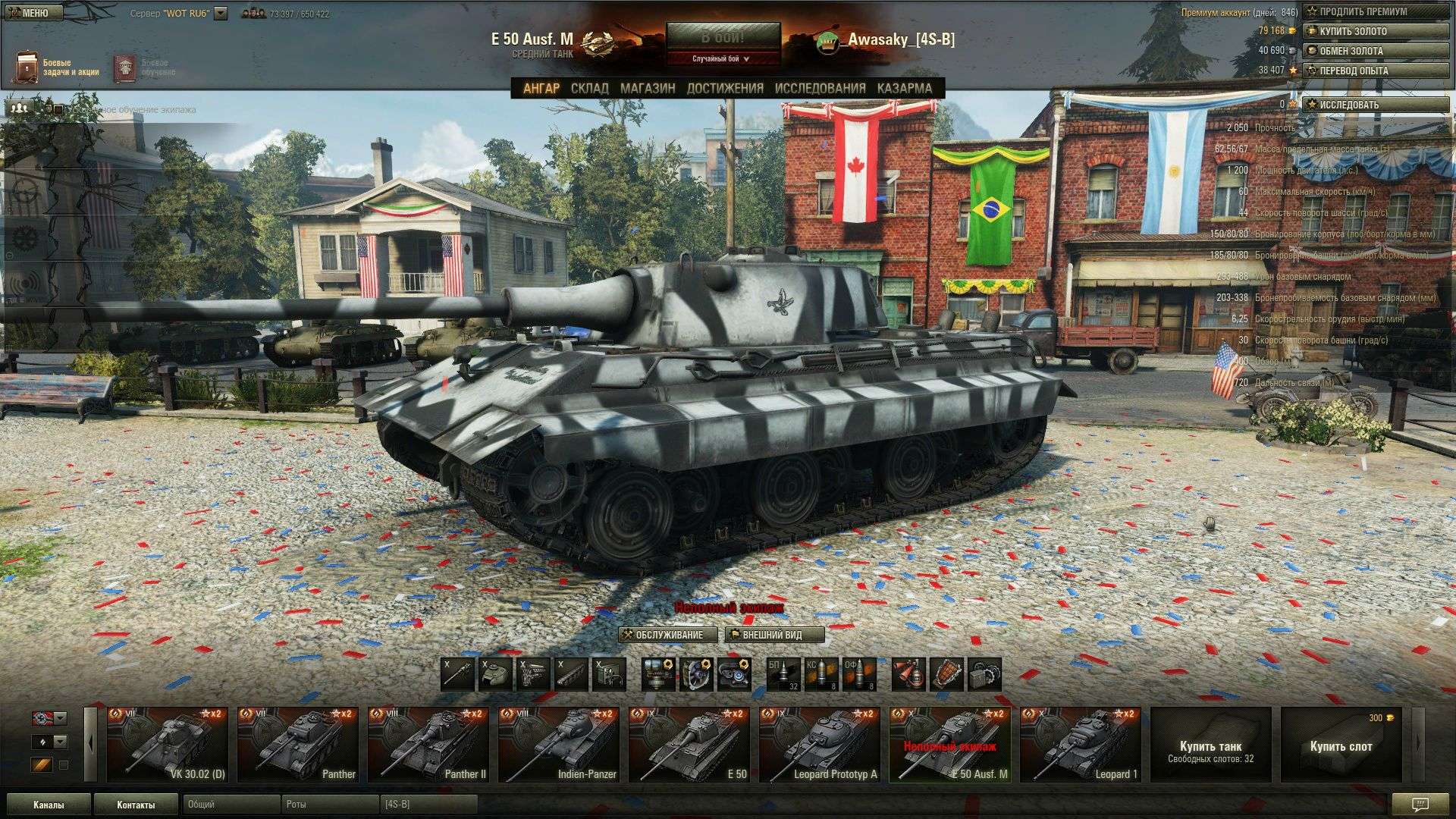Image resolution: width=1456 pixels, height=819 pixels.
Task: Select Перевод опыта button
Action: coord(1375,71)
